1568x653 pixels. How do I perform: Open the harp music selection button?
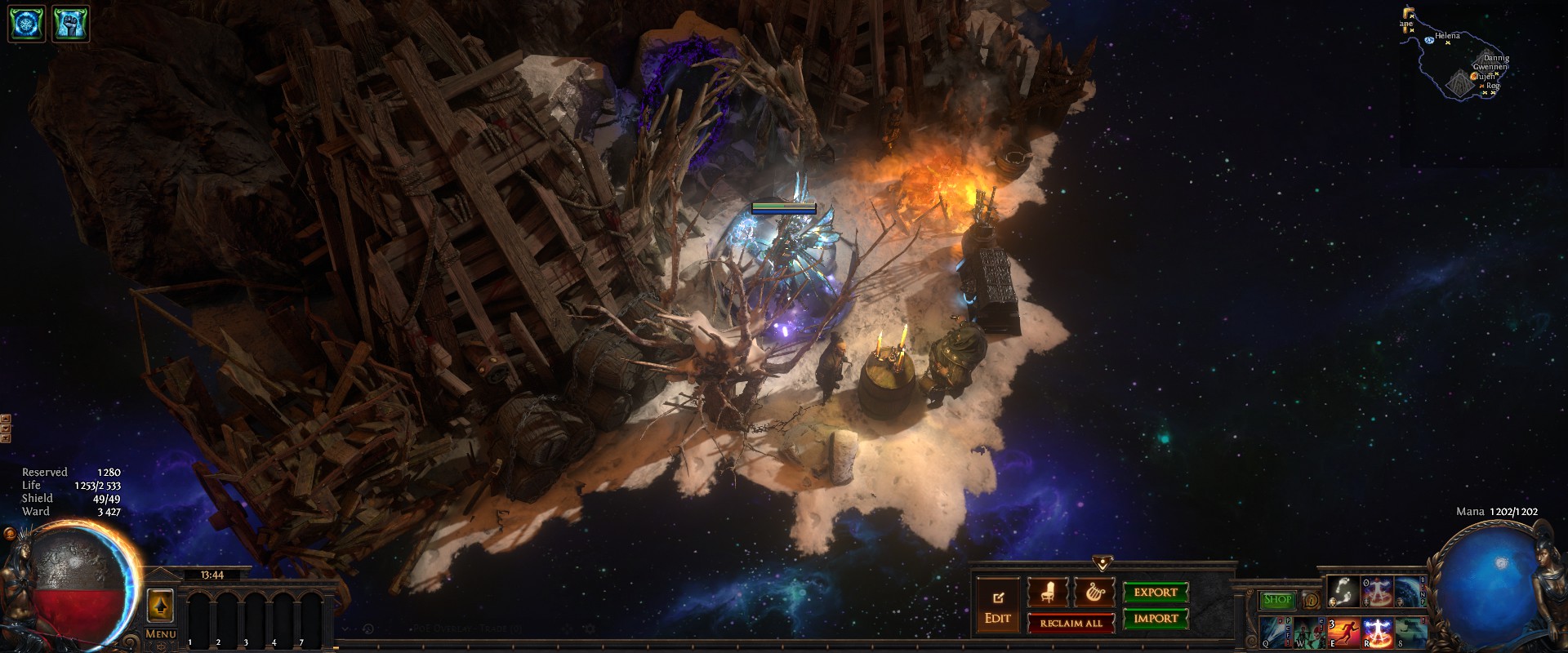[1093, 593]
